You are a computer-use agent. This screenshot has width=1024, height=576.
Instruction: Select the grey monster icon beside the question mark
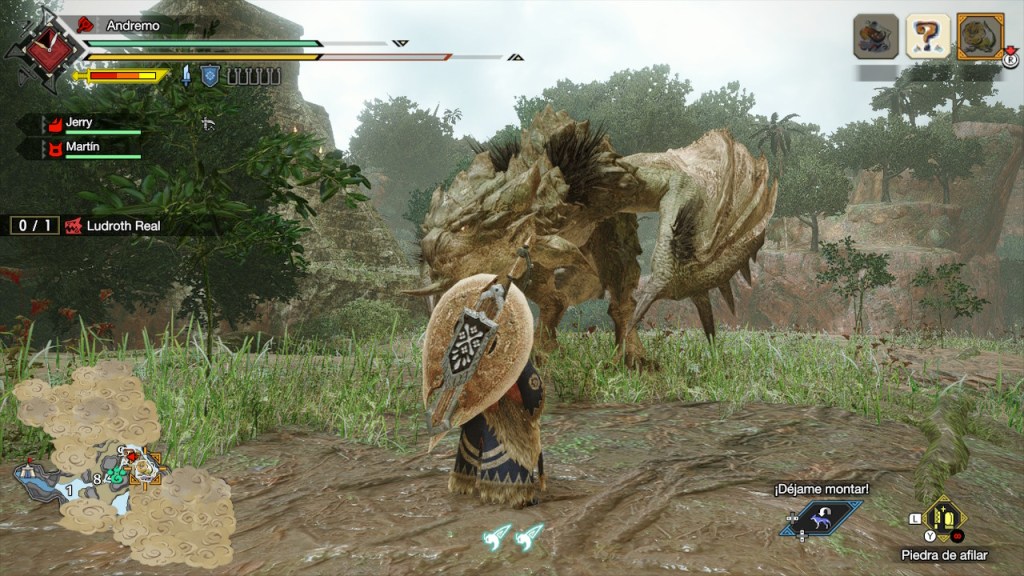pyautogui.click(x=875, y=37)
